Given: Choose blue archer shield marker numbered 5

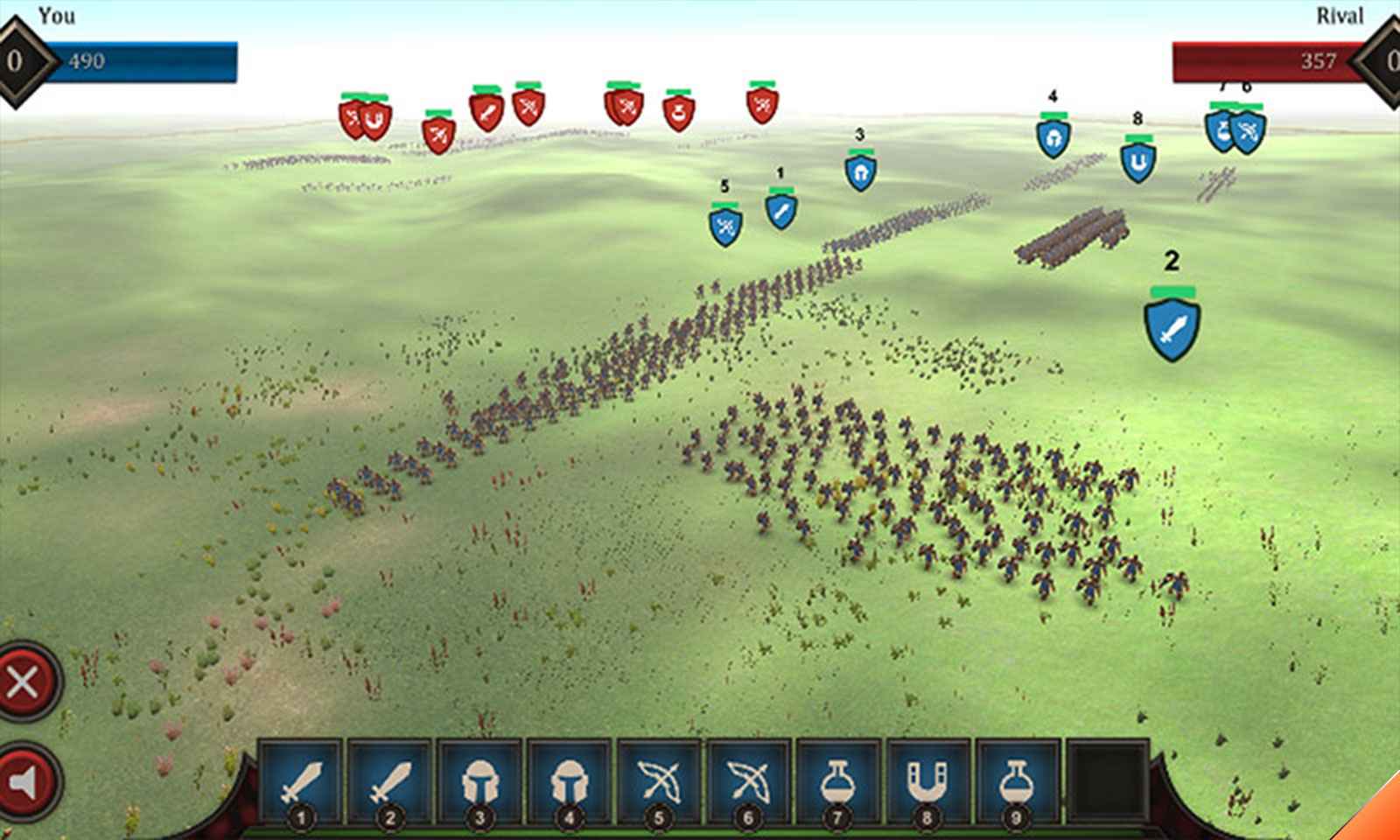Looking at the screenshot, I should (x=724, y=227).
